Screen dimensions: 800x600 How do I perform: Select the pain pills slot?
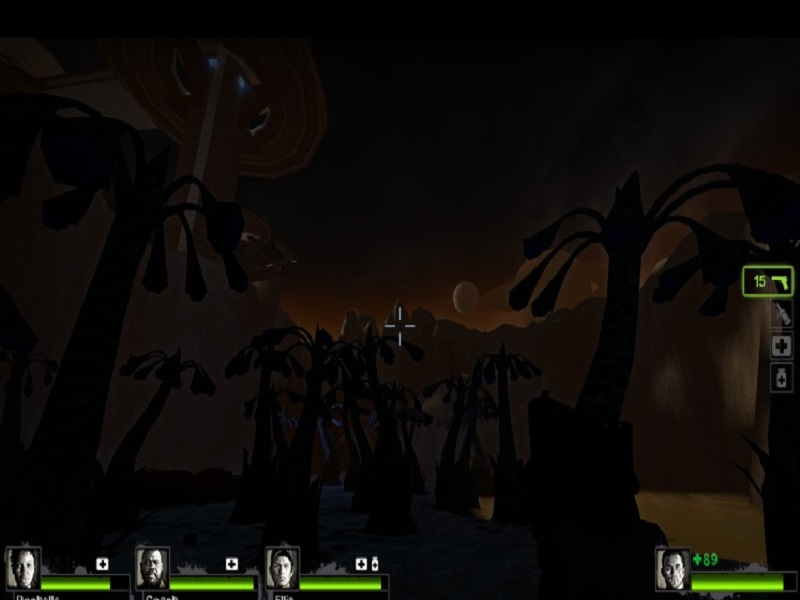(781, 377)
